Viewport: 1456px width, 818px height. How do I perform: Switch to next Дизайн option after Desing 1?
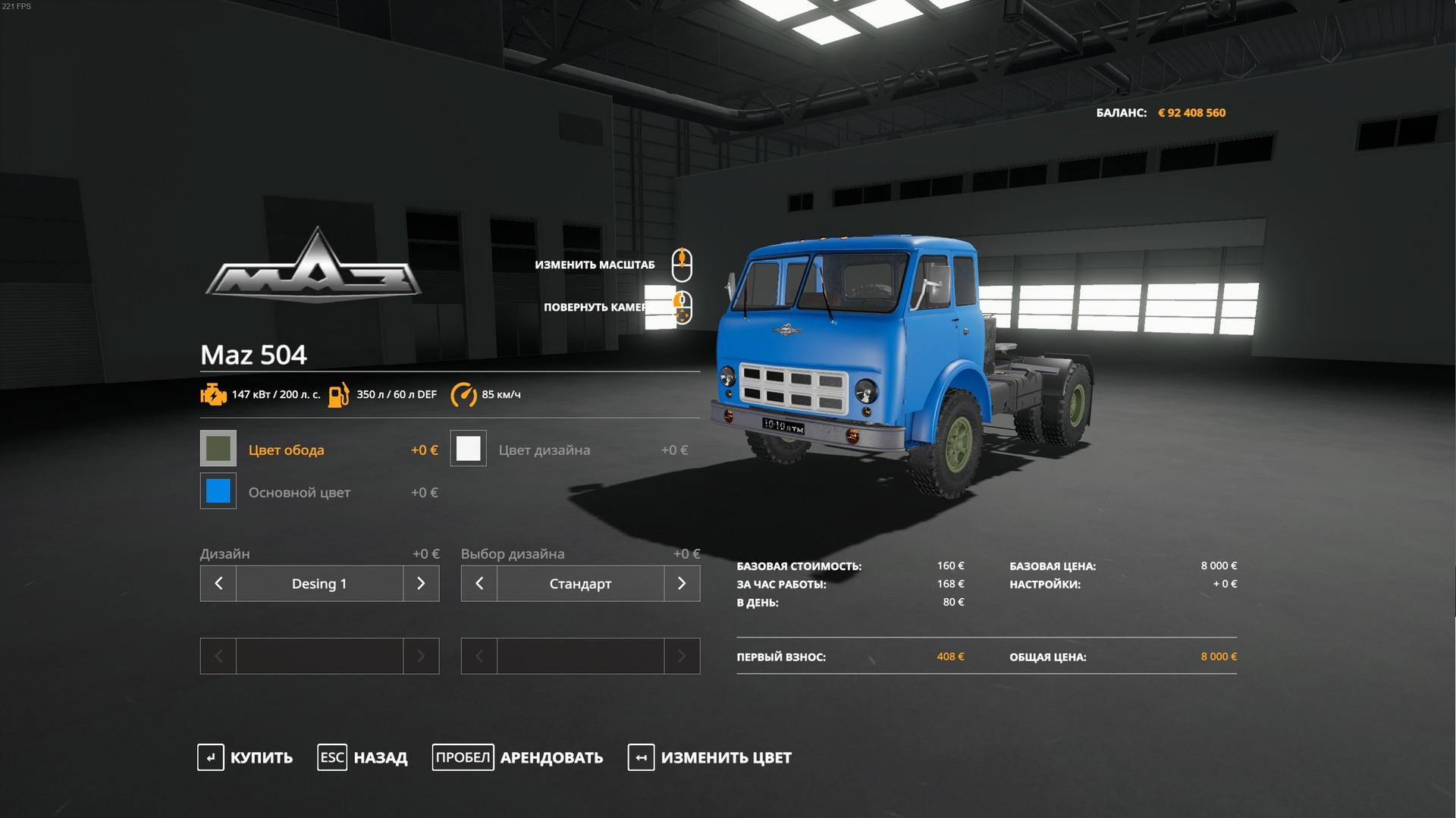tap(421, 584)
